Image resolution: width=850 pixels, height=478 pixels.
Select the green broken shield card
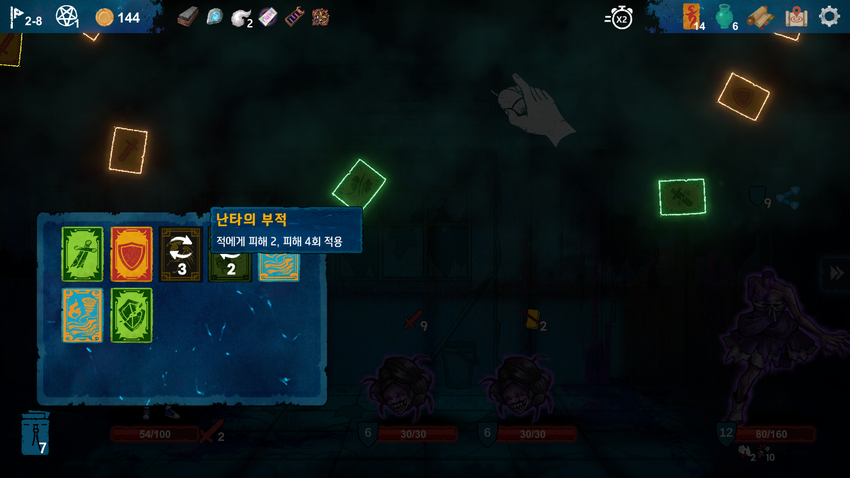tap(131, 315)
